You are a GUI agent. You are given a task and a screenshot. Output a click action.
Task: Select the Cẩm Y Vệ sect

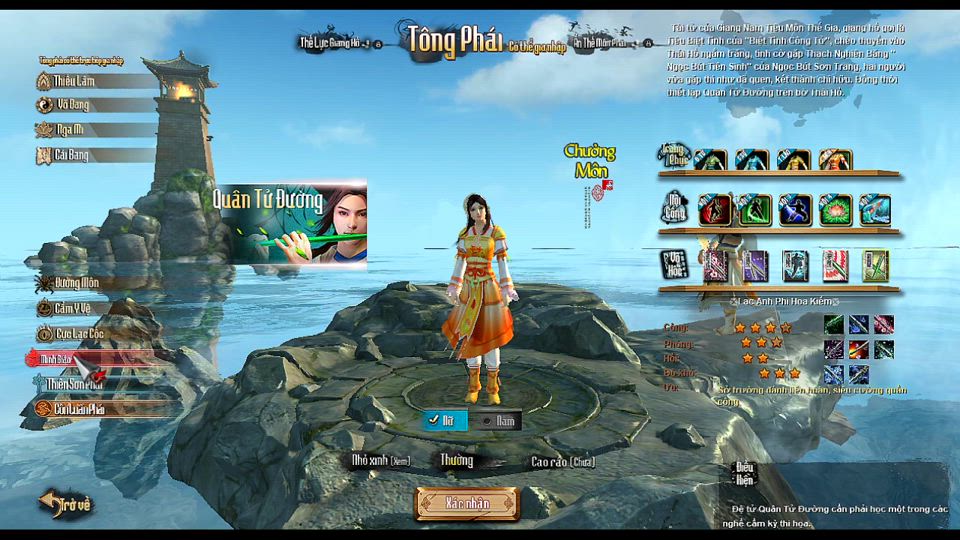click(76, 308)
